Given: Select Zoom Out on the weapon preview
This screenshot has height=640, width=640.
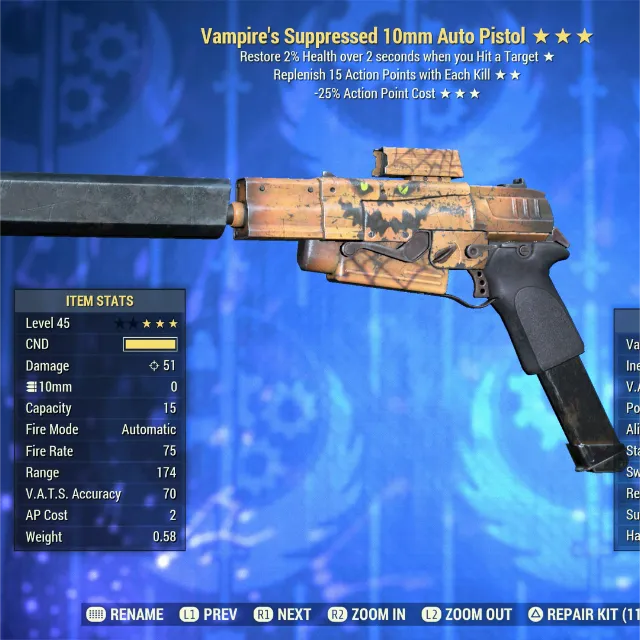Looking at the screenshot, I should pyautogui.click(x=466, y=614).
